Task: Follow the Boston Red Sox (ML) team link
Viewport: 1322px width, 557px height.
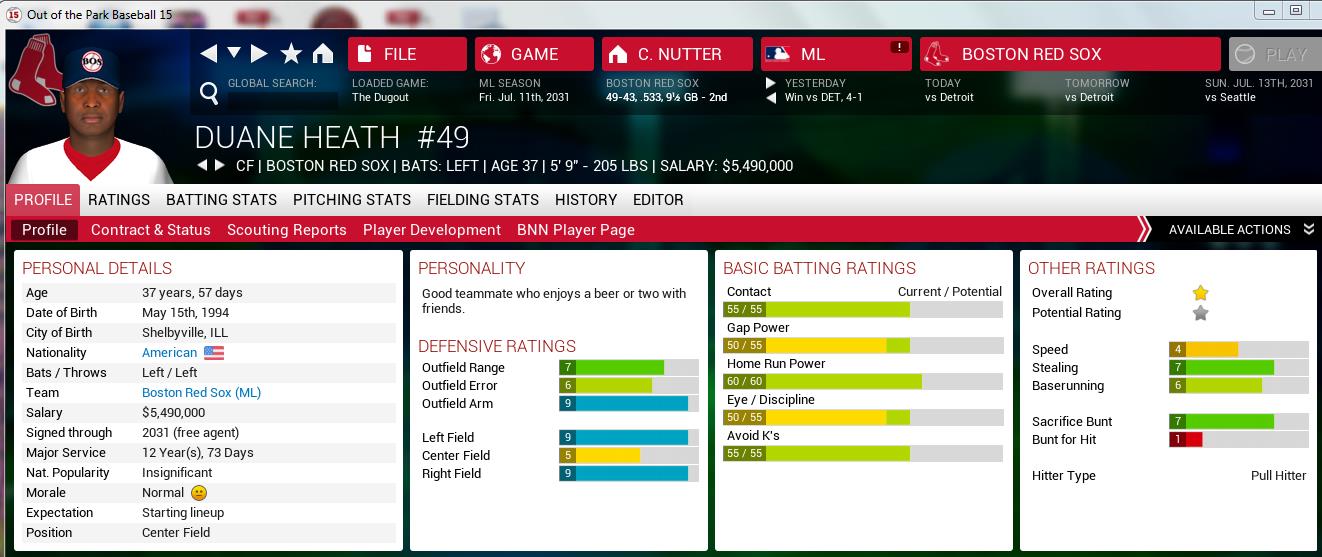Action: (x=201, y=393)
